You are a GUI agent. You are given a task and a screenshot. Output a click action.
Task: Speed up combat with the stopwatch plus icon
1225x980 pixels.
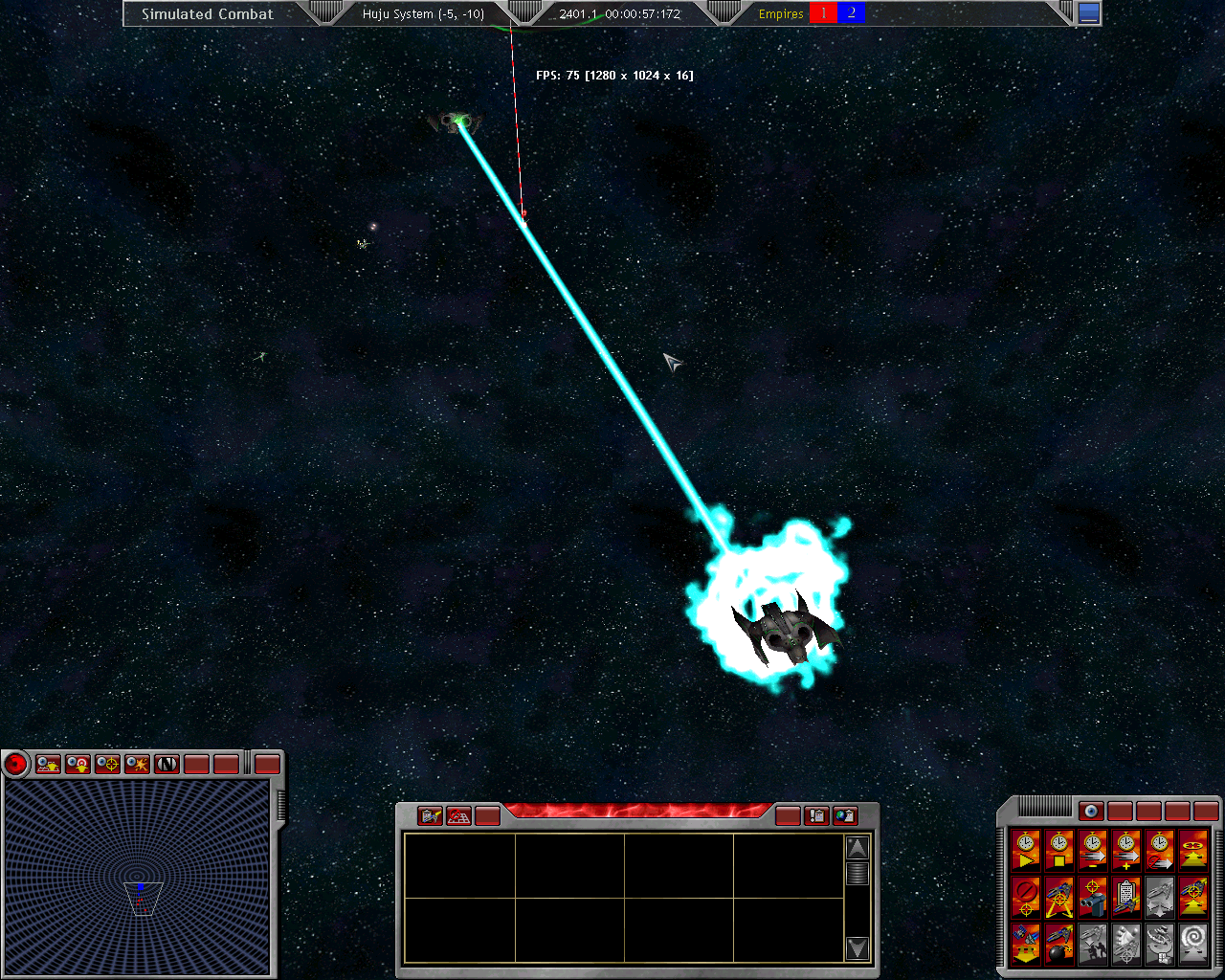[1125, 849]
